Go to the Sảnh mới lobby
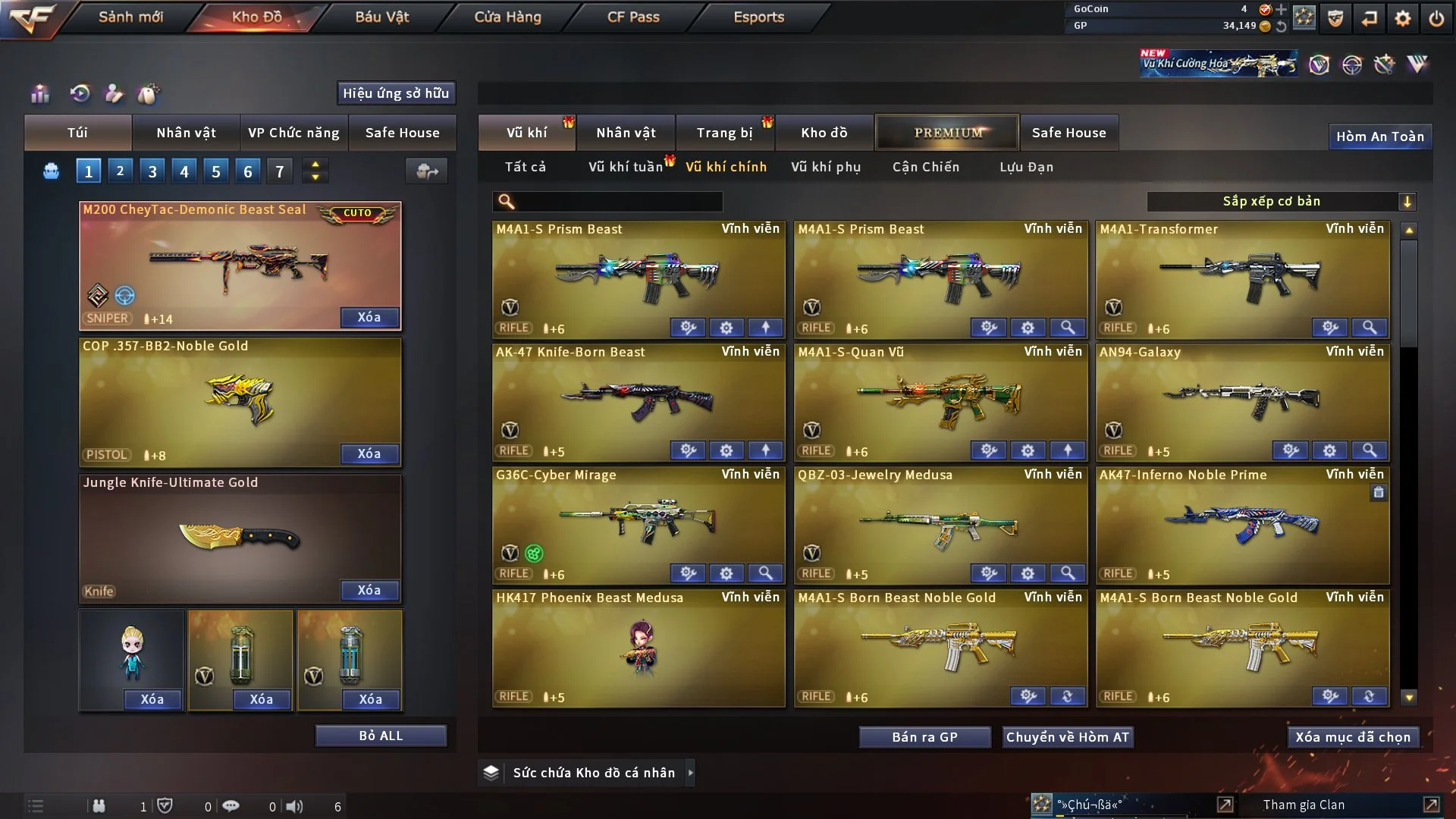Image resolution: width=1456 pixels, height=819 pixels. coord(130,17)
